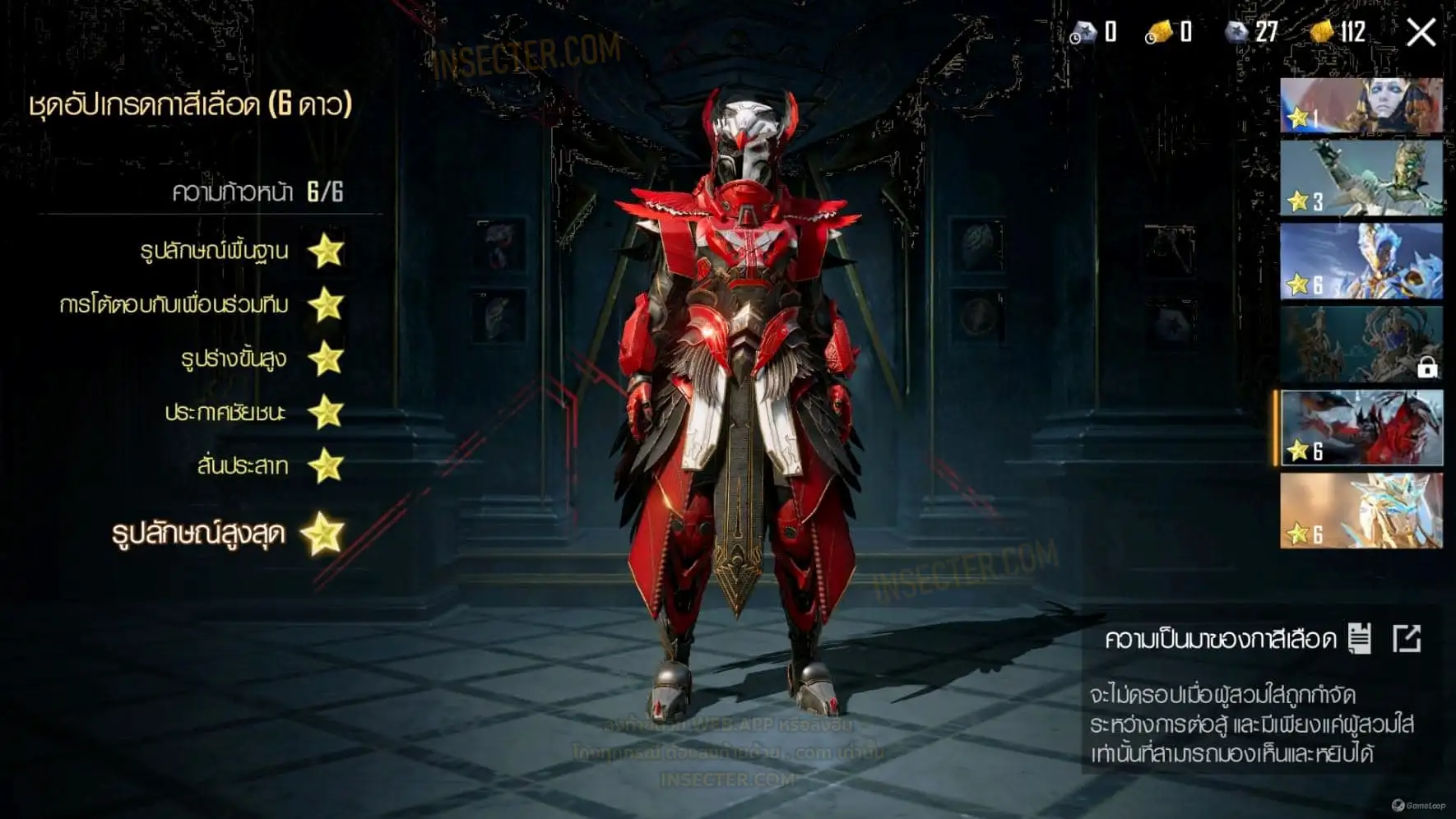Pick the 1-star pharaoh outfit thumbnail
The height and width of the screenshot is (819, 1456).
pyautogui.click(x=1361, y=105)
